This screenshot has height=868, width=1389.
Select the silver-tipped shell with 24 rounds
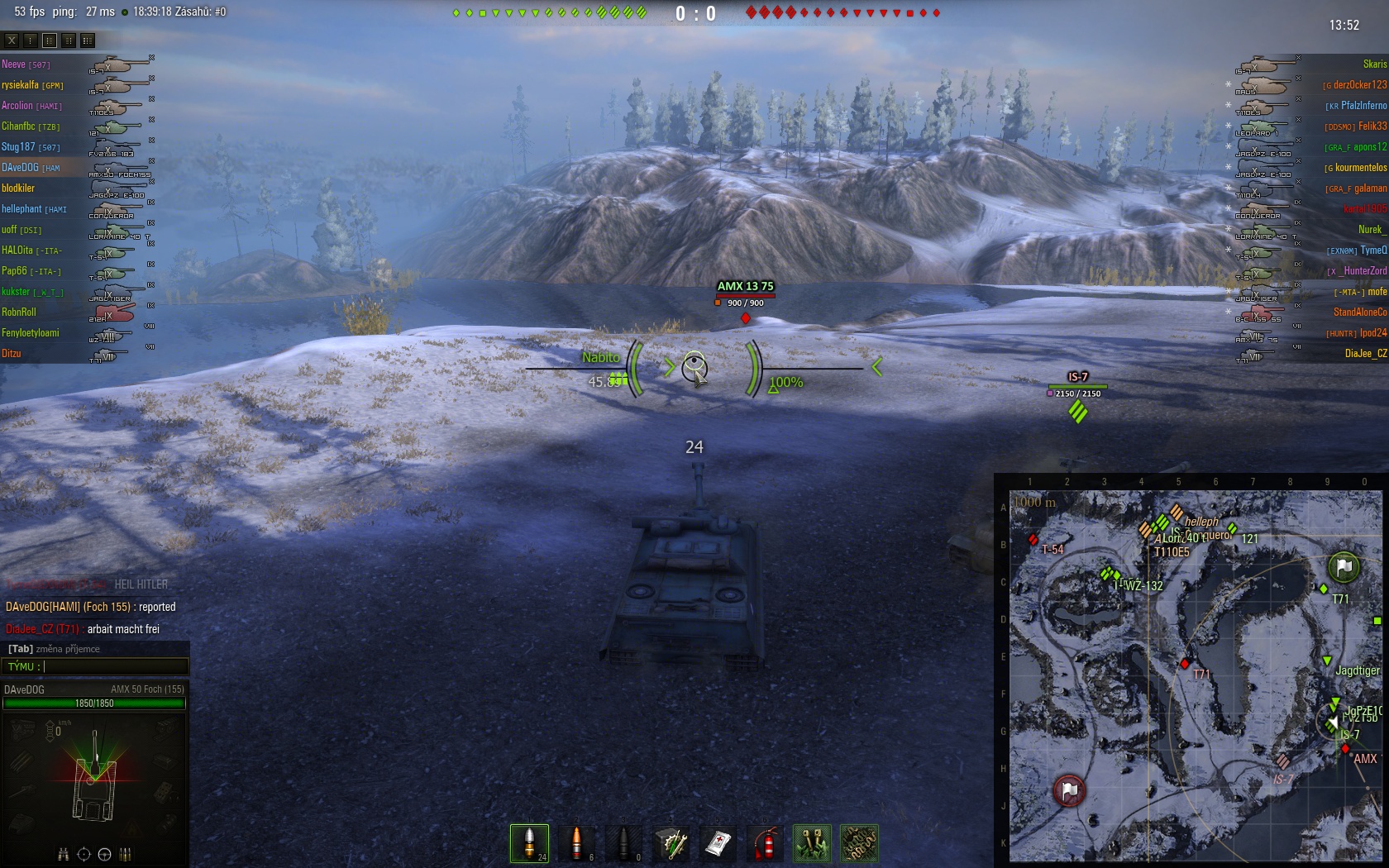point(529,843)
